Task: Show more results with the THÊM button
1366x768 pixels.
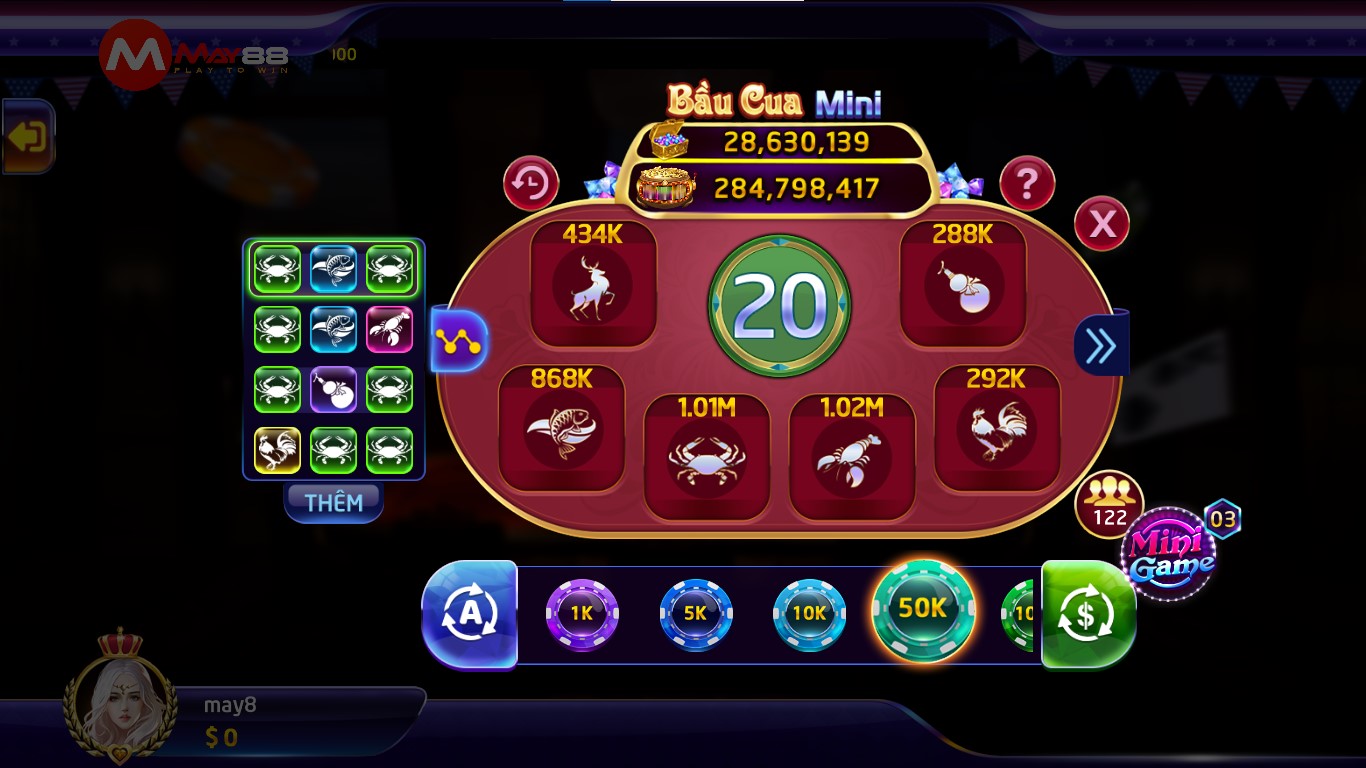Action: point(333,503)
